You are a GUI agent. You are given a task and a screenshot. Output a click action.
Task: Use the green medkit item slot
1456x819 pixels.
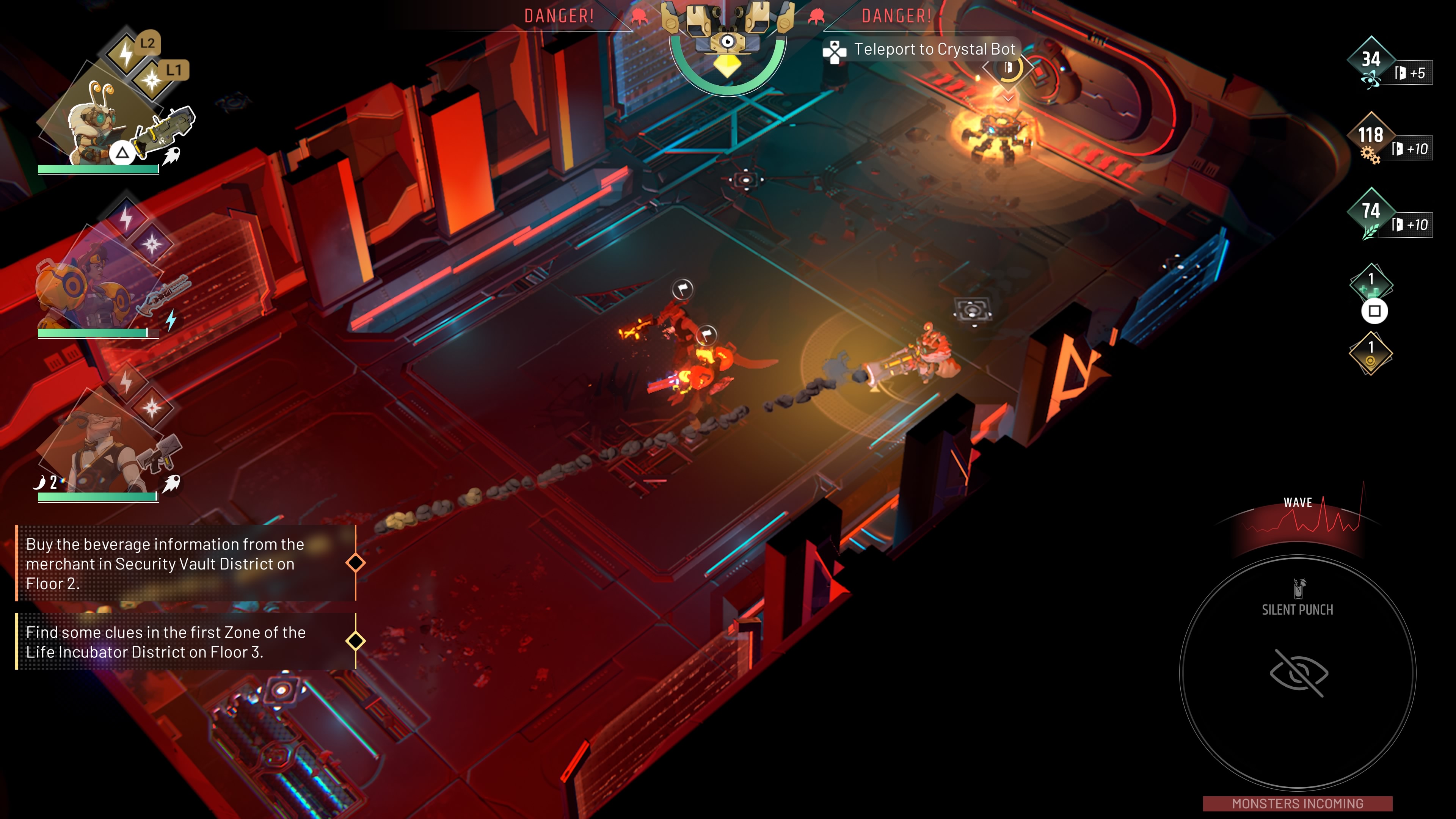tap(1371, 285)
